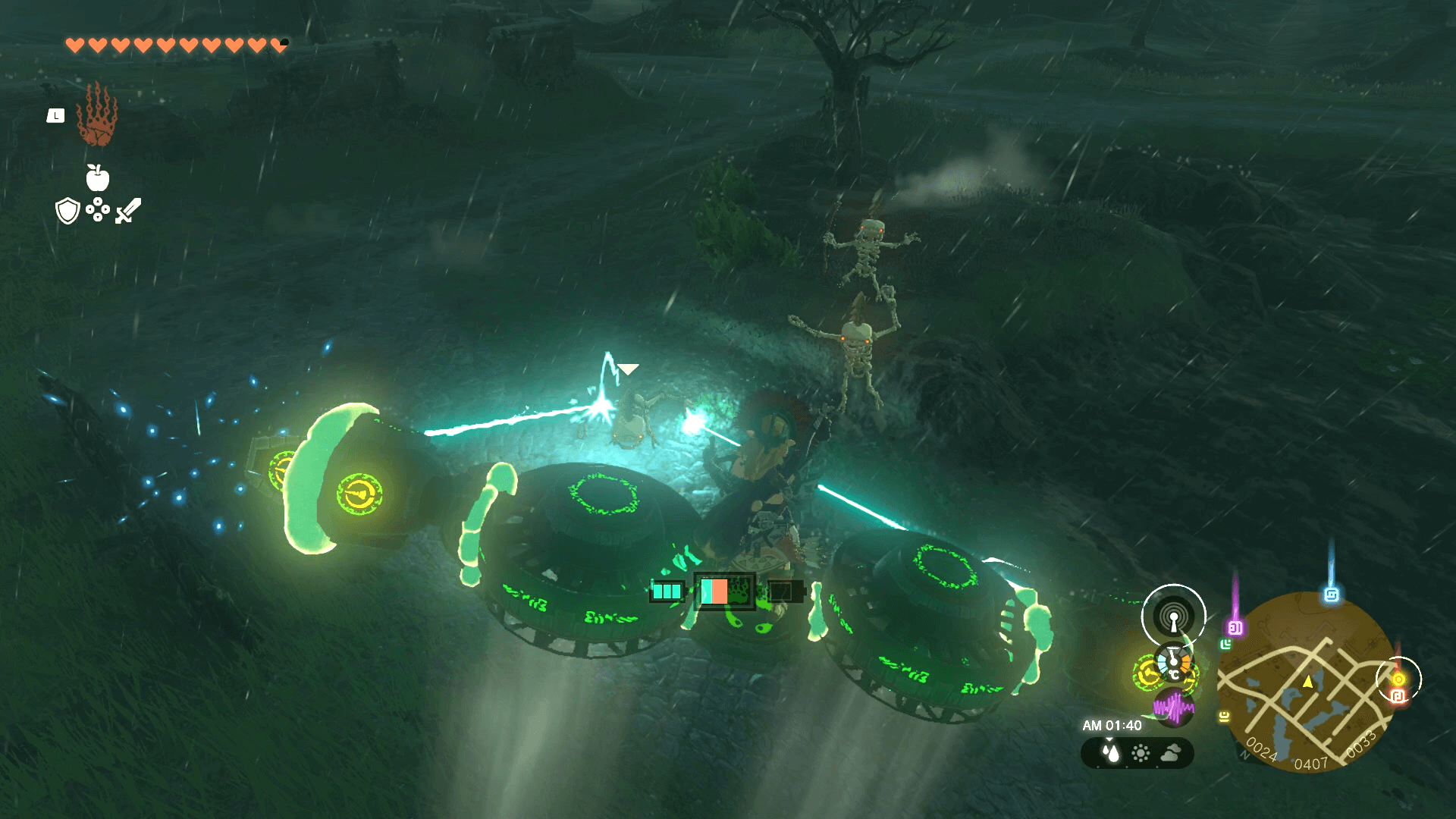Activate the shrine sensor radar icon

click(x=1173, y=616)
